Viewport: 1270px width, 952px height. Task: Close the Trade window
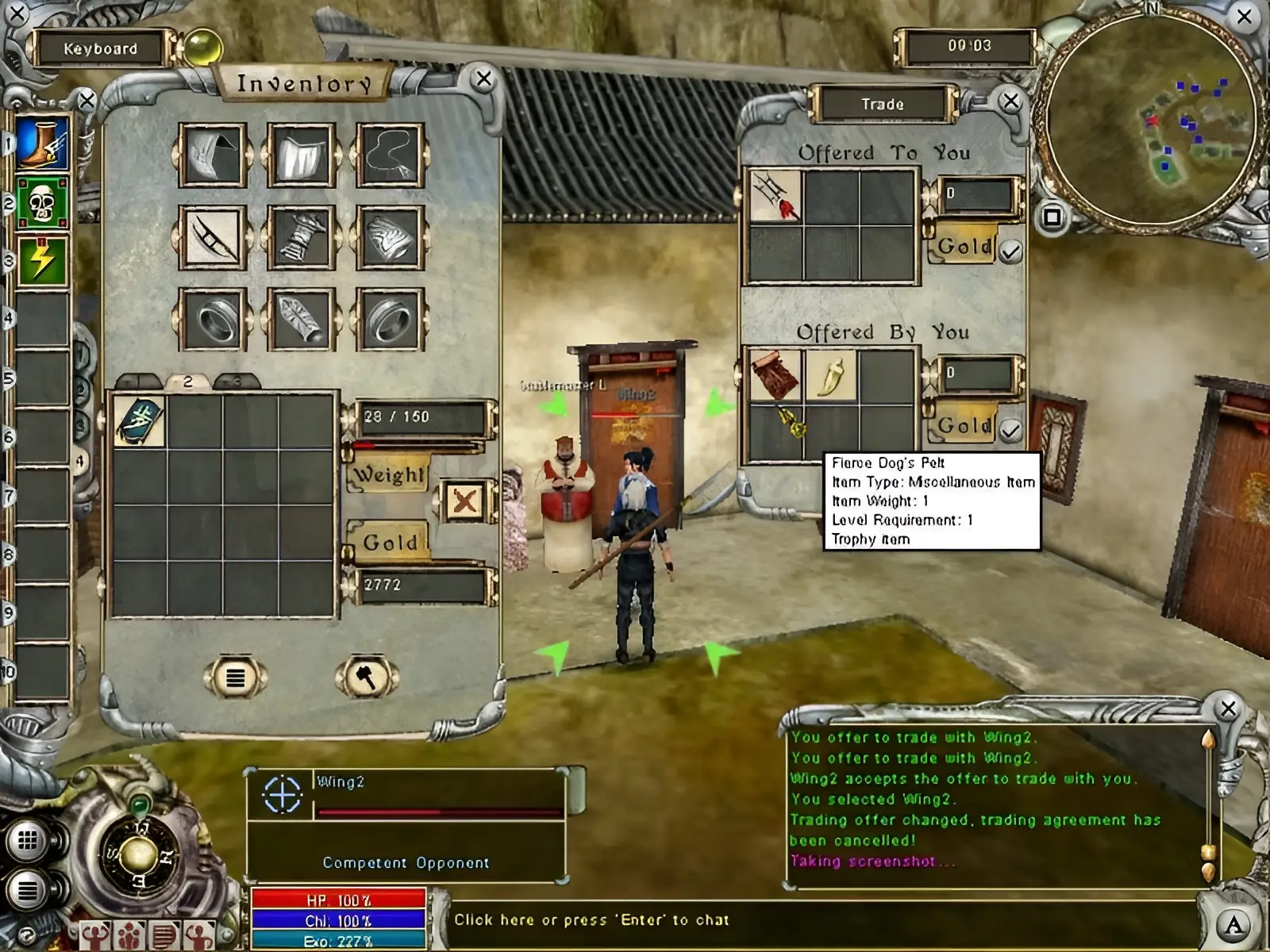(1010, 102)
